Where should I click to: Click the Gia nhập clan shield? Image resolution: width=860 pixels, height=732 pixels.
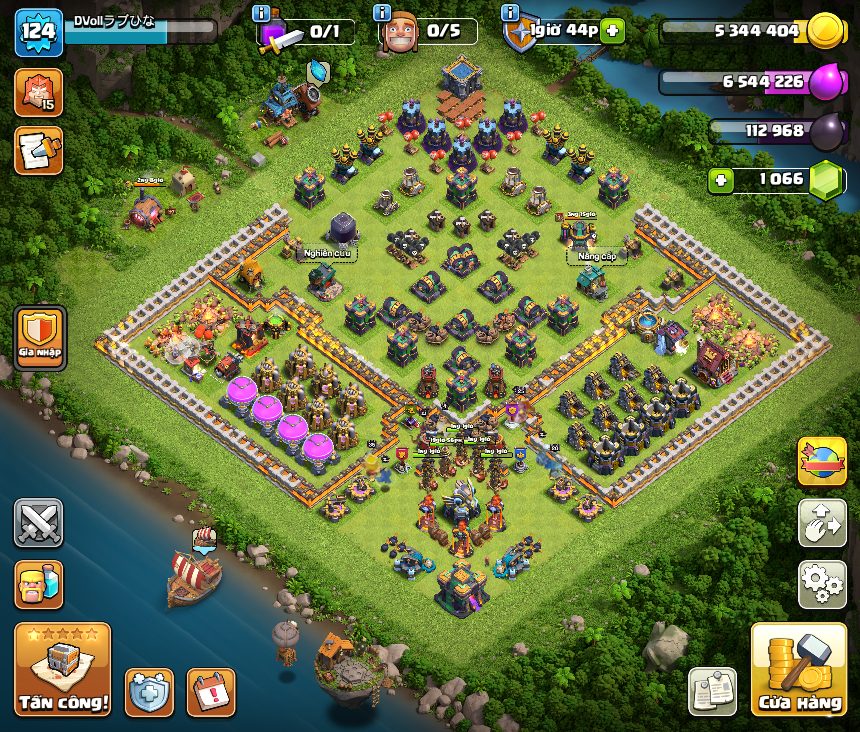[x=40, y=337]
